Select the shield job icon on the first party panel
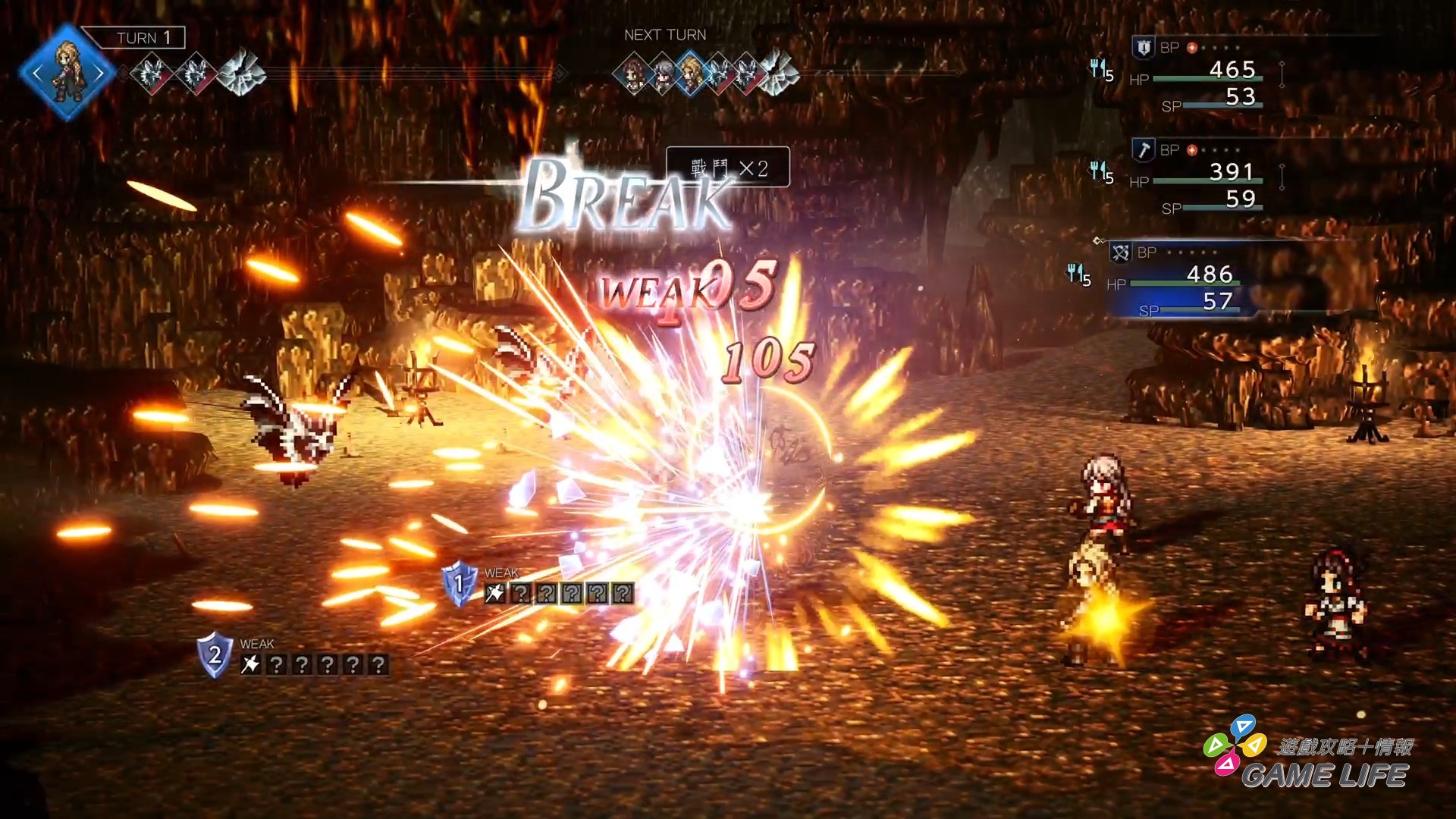Image resolution: width=1456 pixels, height=819 pixels. [1143, 47]
